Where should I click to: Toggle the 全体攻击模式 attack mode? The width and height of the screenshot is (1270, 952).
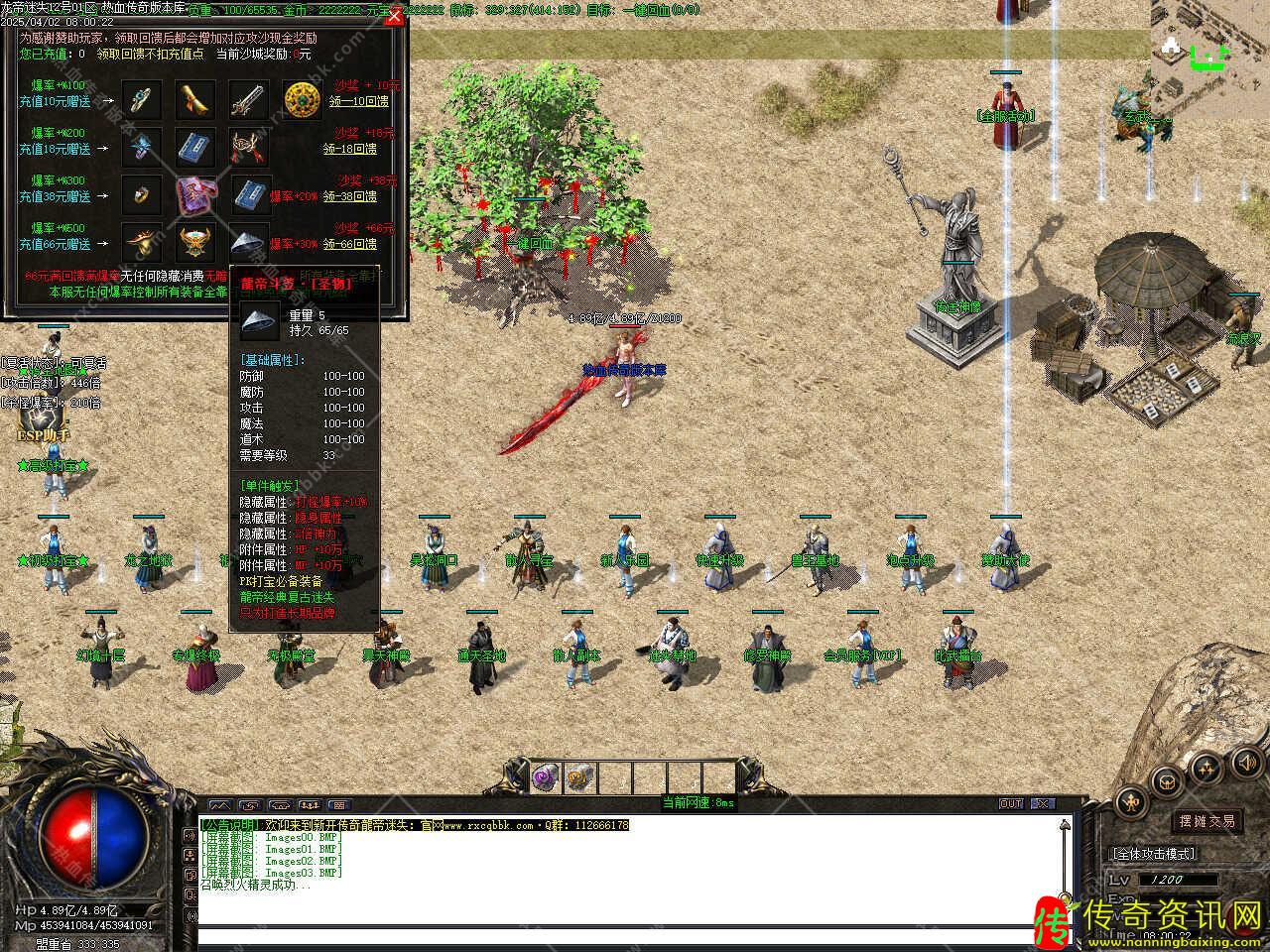1154,853
